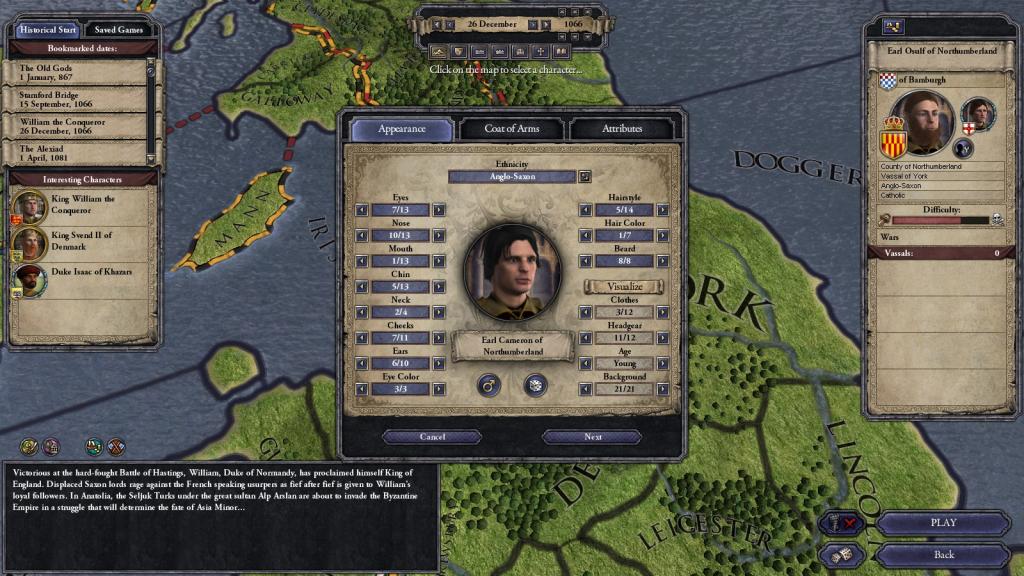The image size is (1024, 576).
Task: Select King Svend II of Denmark
Action: (x=82, y=241)
